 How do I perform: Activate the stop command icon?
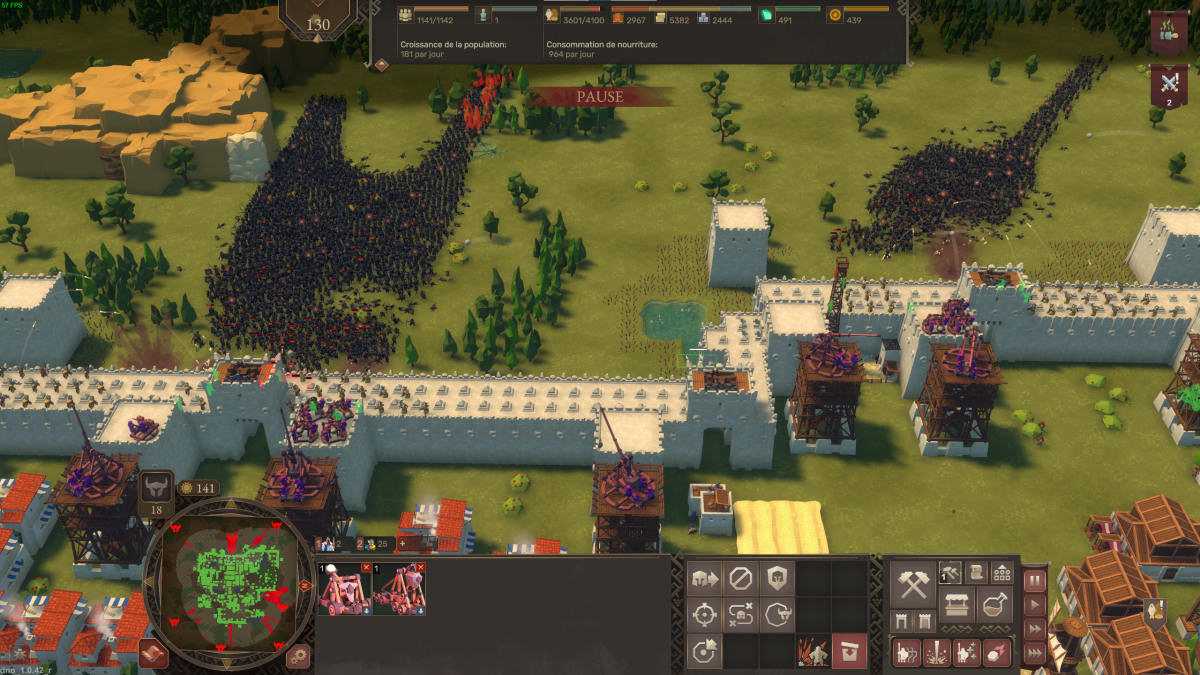pyautogui.click(x=740, y=578)
